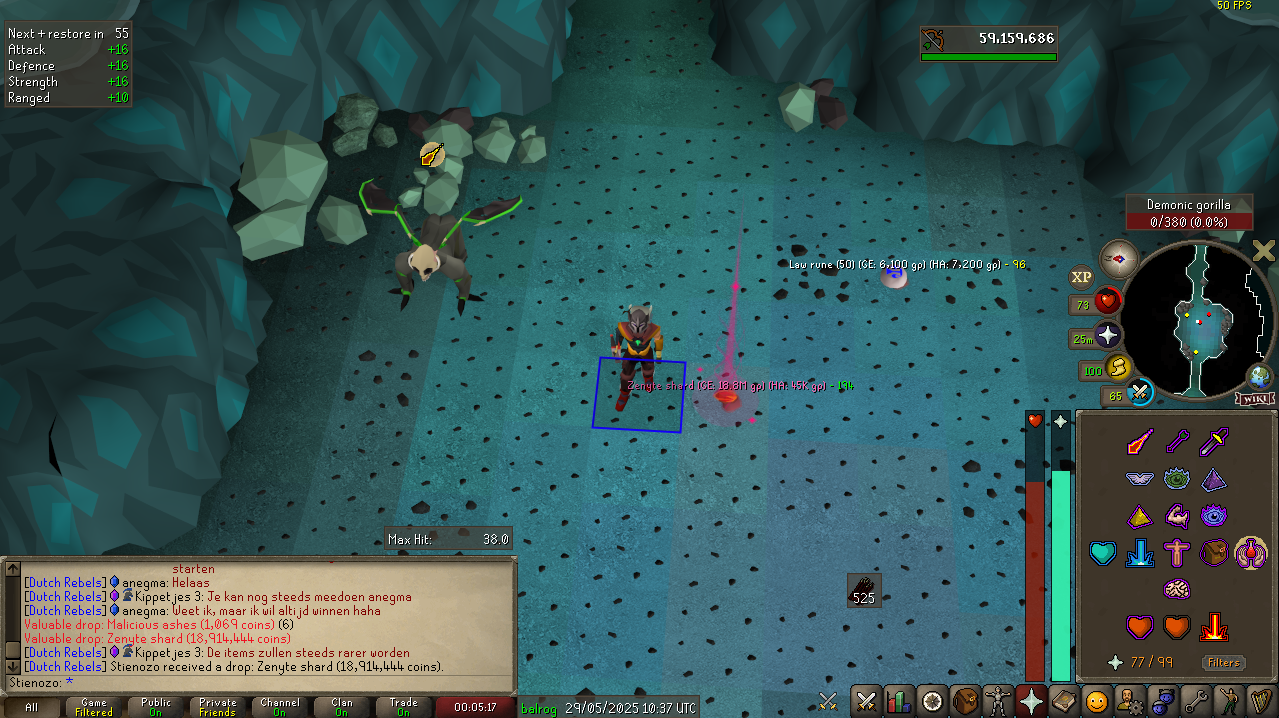Viewport: 1279px width, 718px height.
Task: Open the smiley face Emotes tab
Action: tap(1097, 700)
